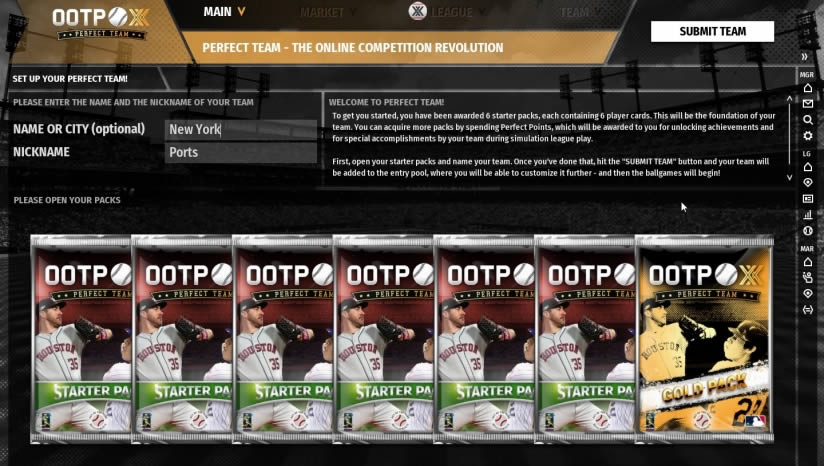
Task: Edit the team Nickname field
Action: click(240, 153)
